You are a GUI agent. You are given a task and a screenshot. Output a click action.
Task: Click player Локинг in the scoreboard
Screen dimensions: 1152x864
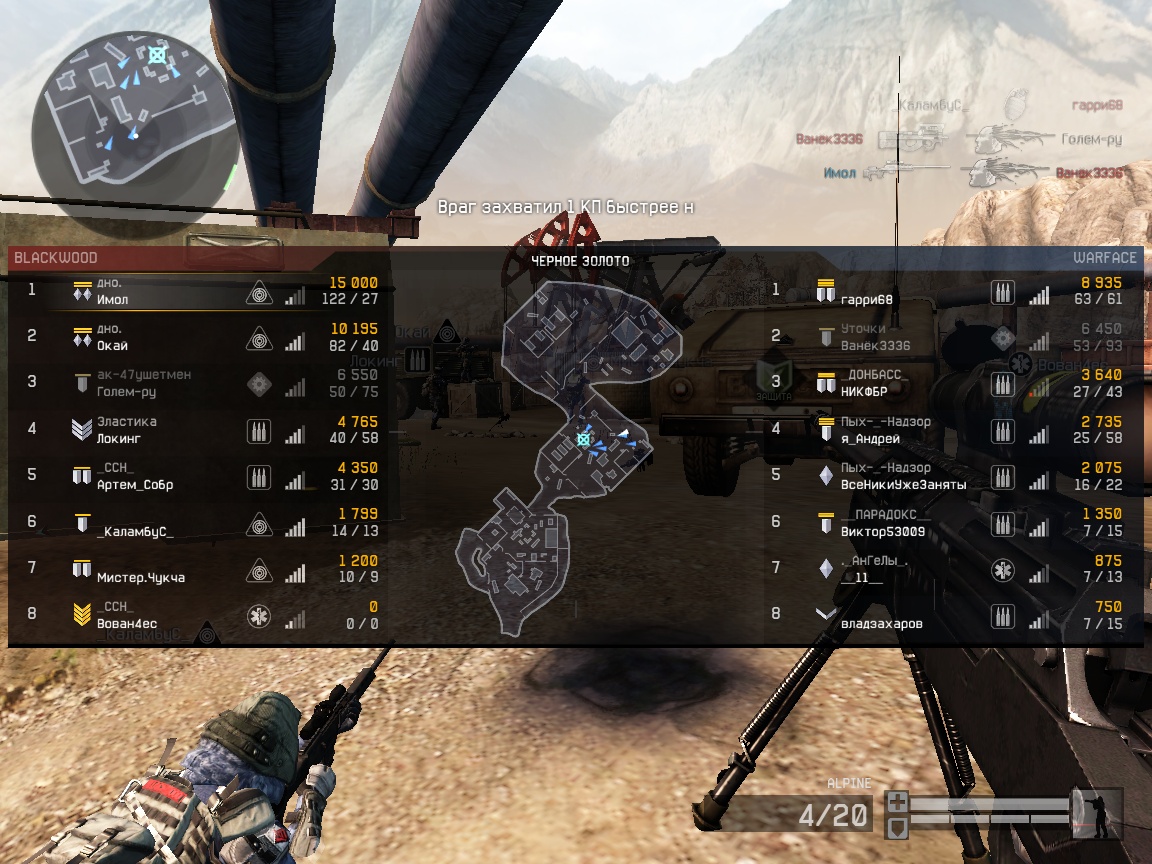(x=120, y=438)
